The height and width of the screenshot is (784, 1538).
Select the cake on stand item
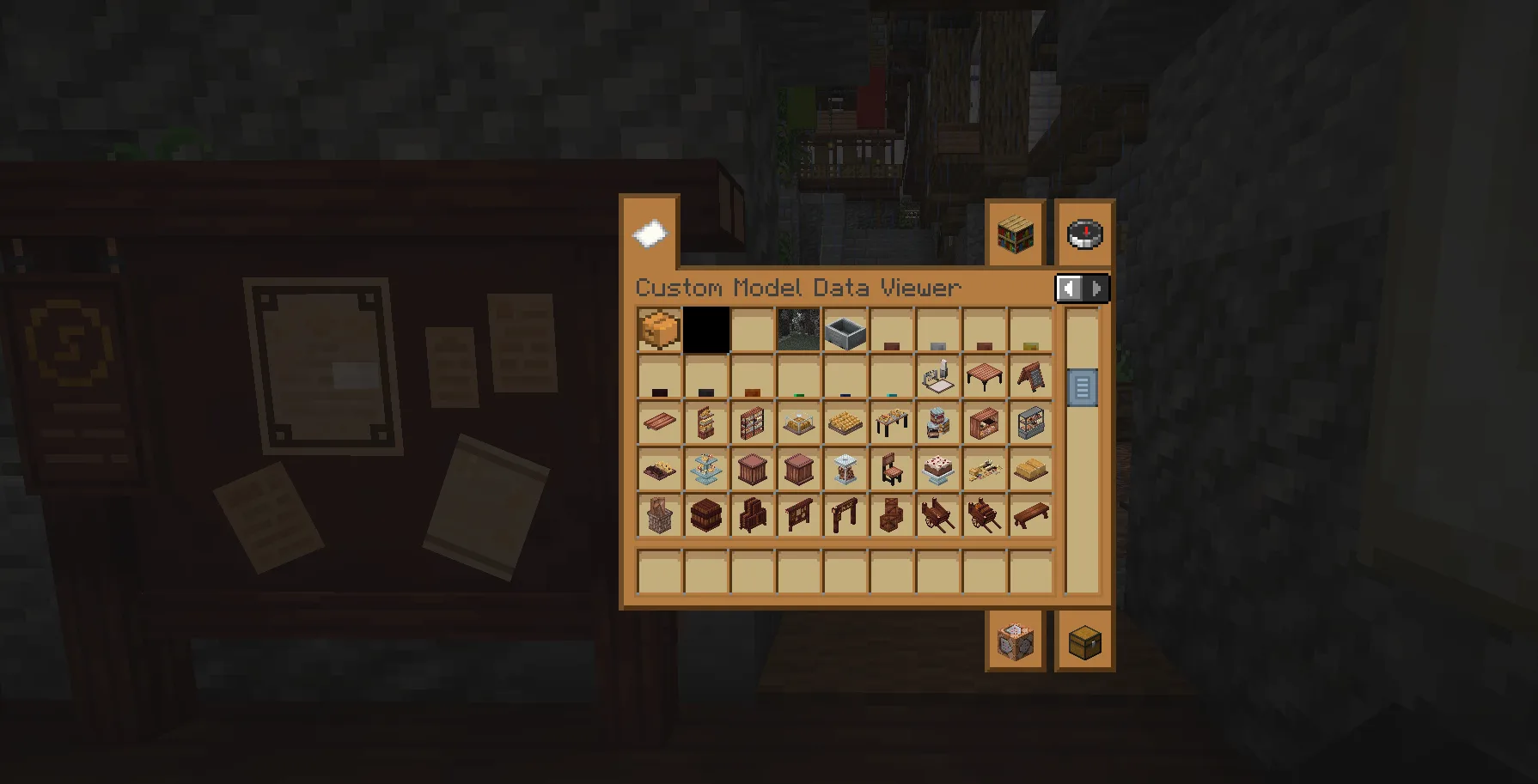pos(937,470)
